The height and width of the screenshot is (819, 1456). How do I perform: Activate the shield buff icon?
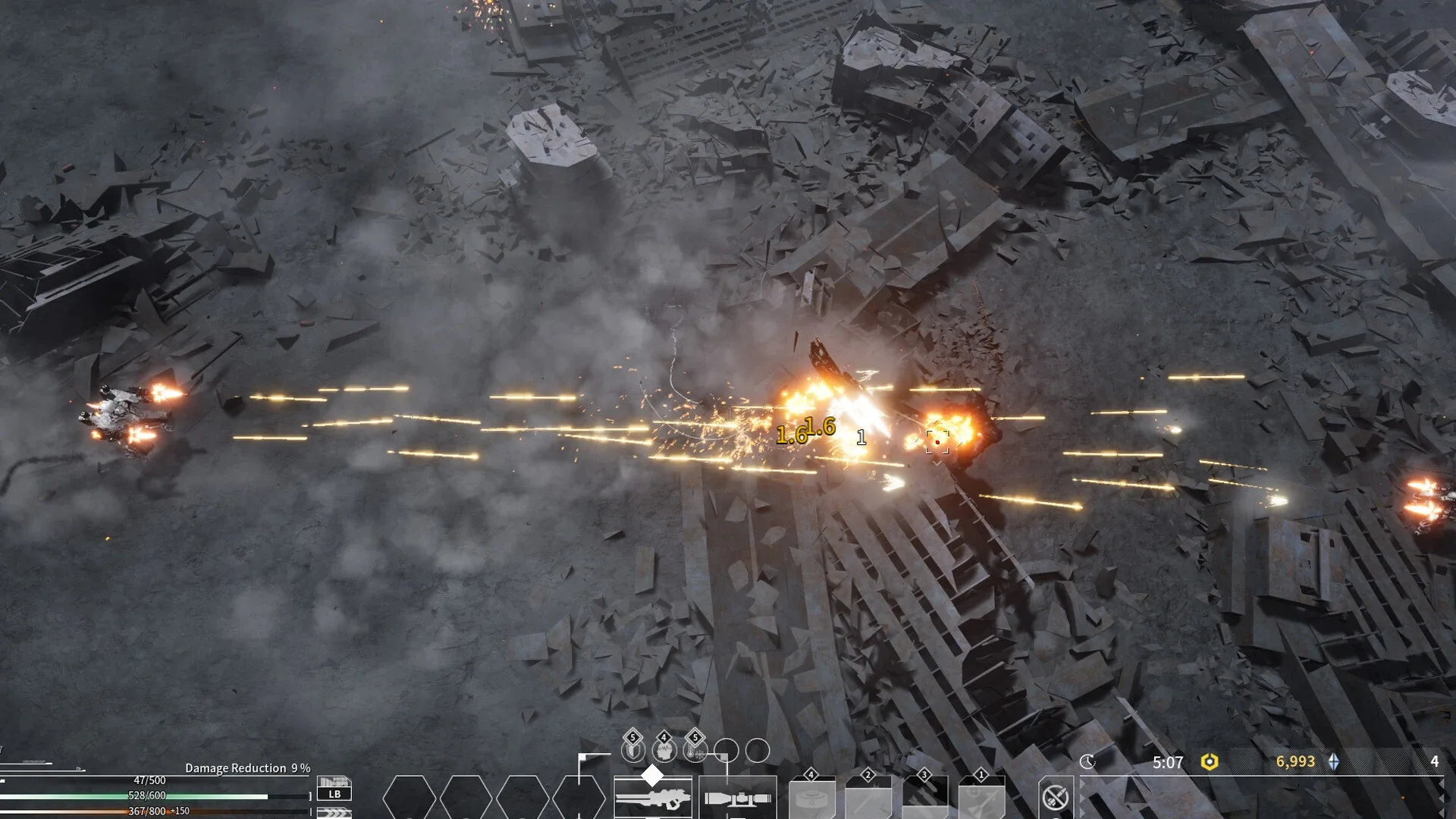tap(632, 750)
